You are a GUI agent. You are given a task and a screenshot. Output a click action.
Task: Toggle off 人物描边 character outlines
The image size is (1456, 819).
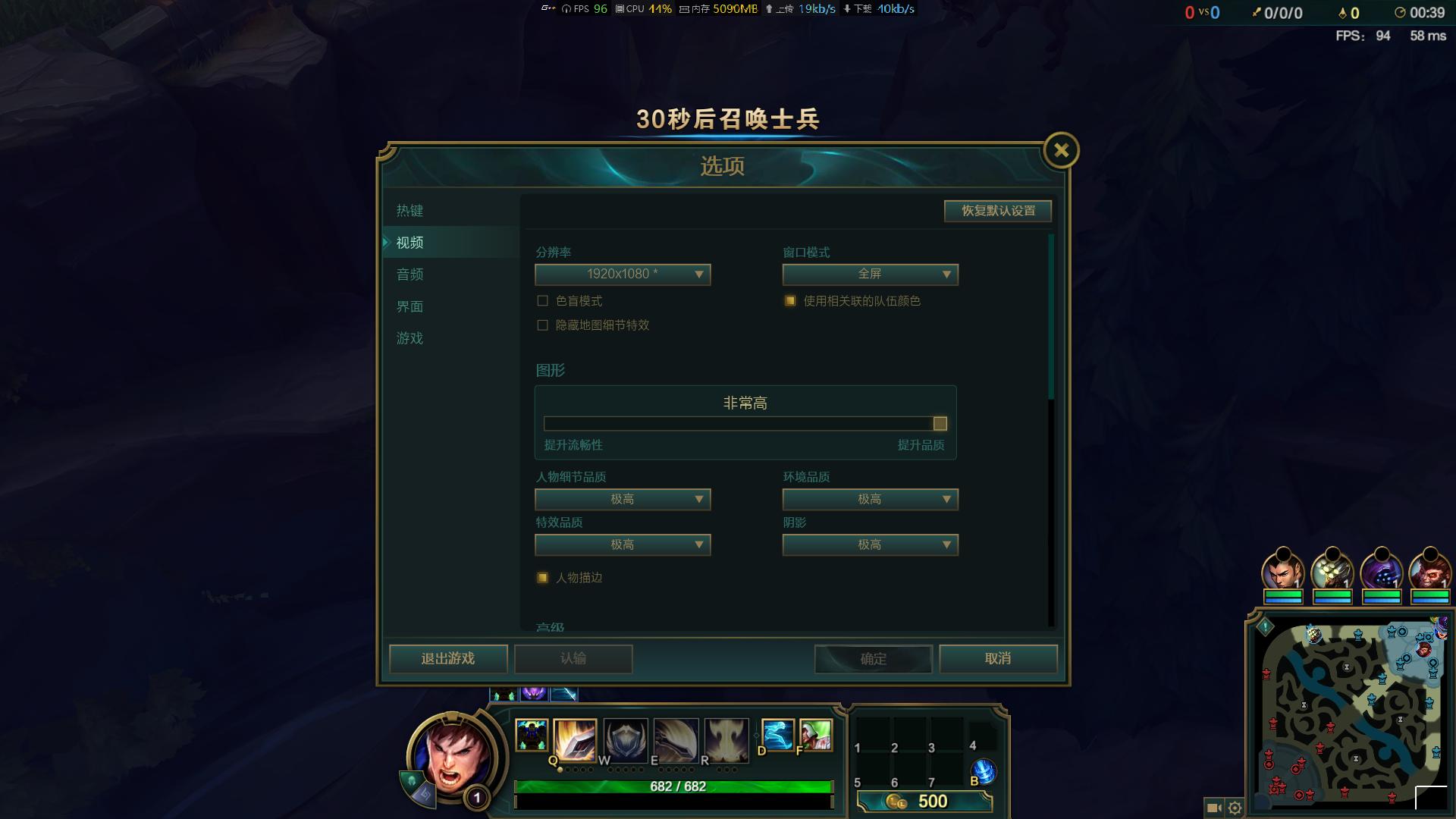coord(541,577)
